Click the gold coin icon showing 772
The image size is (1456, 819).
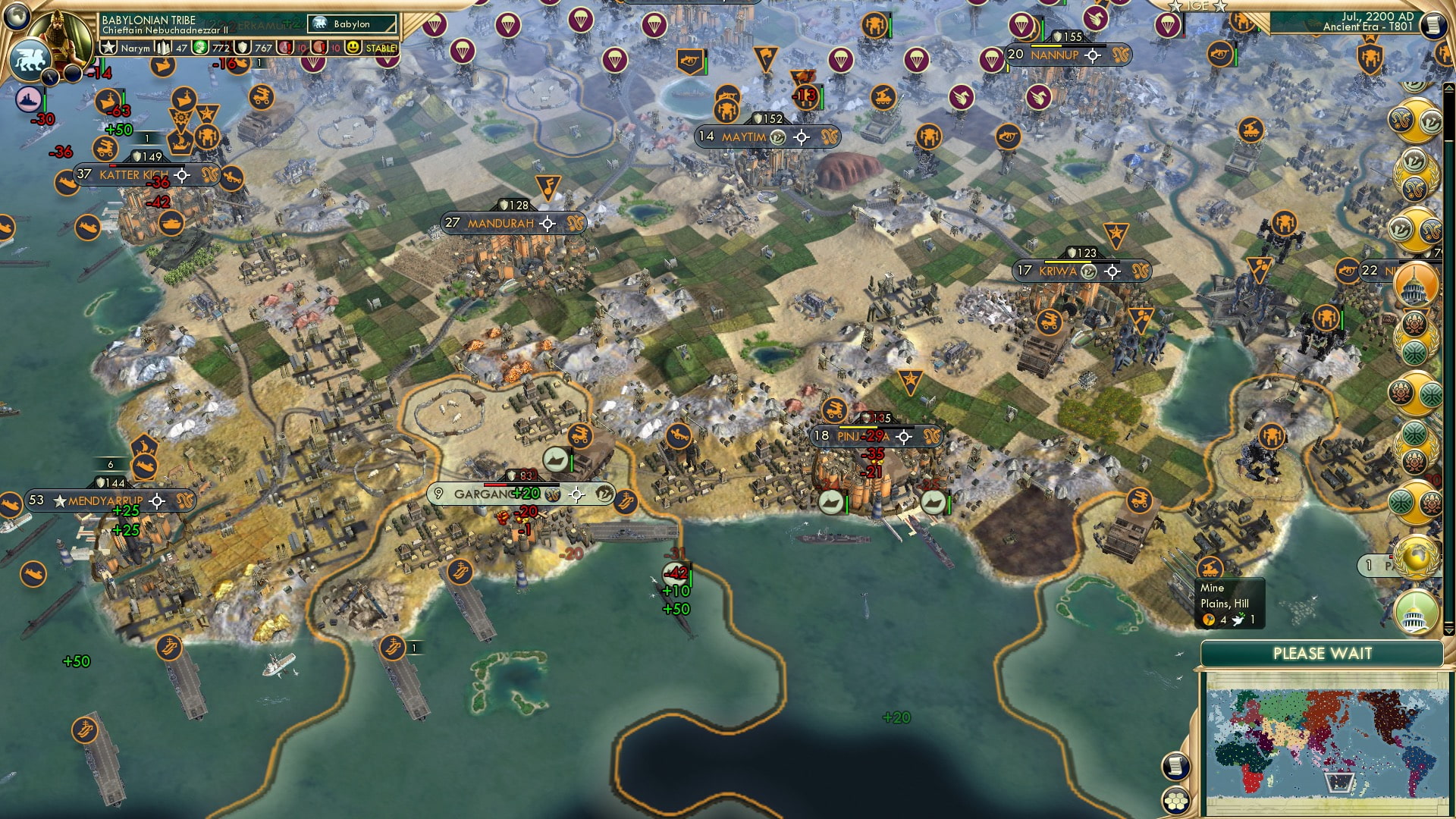[201, 48]
